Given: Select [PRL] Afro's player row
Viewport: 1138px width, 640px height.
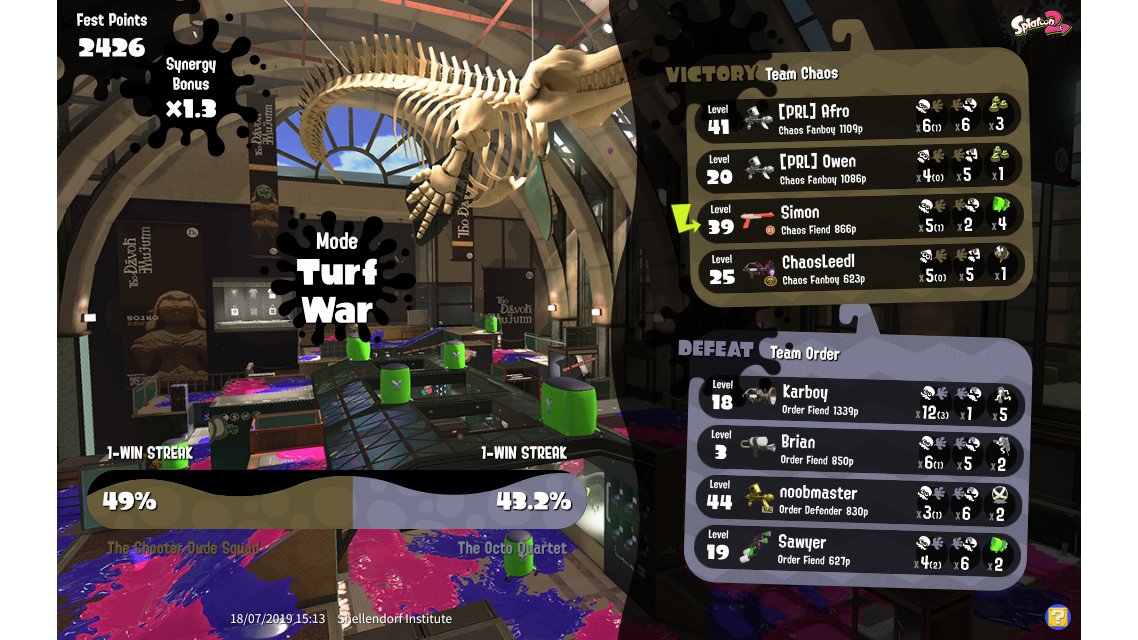Looking at the screenshot, I should 858,117.
